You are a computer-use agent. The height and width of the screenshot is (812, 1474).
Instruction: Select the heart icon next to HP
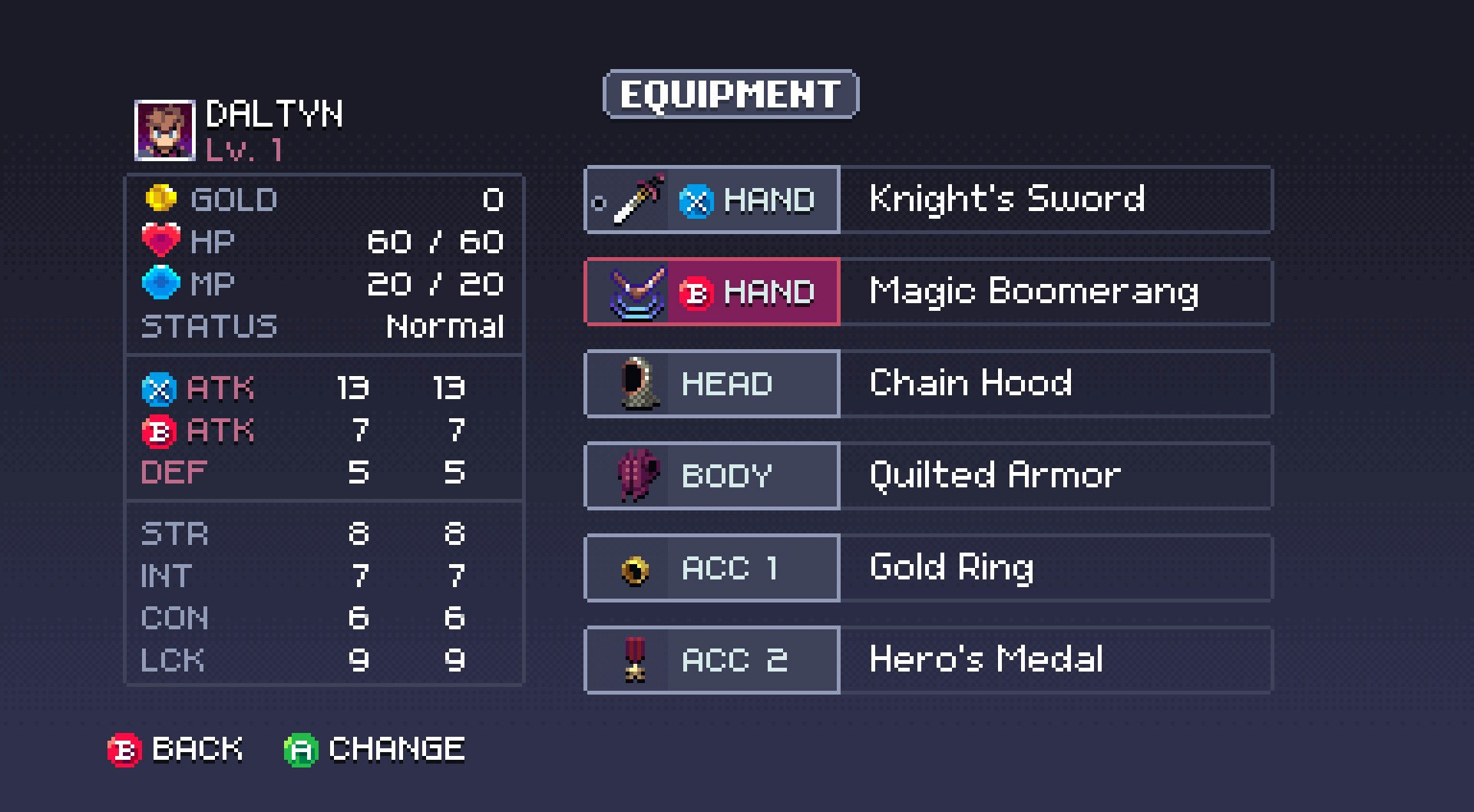[x=163, y=240]
